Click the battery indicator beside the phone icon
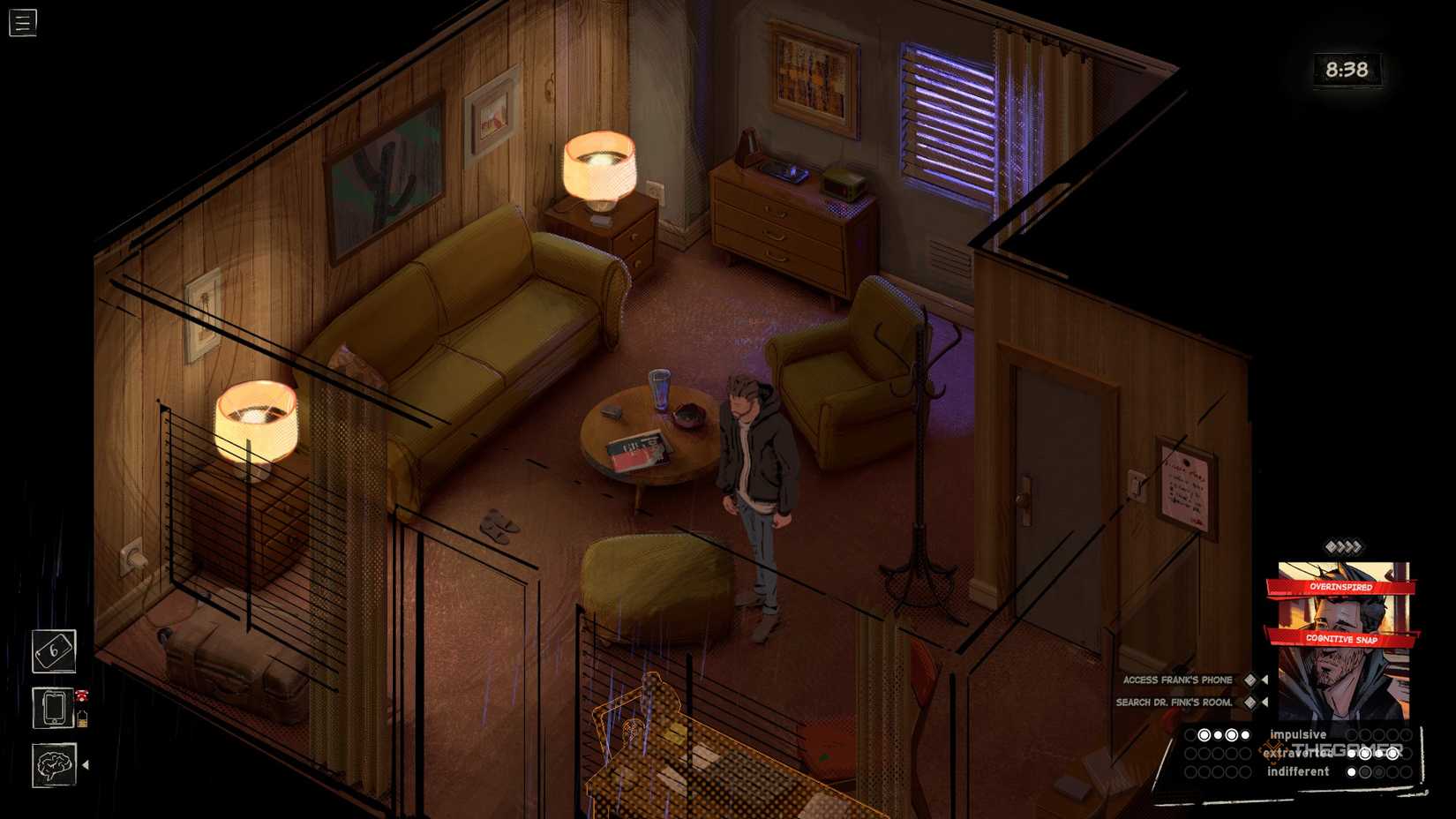Image resolution: width=1456 pixels, height=819 pixels. [83, 718]
